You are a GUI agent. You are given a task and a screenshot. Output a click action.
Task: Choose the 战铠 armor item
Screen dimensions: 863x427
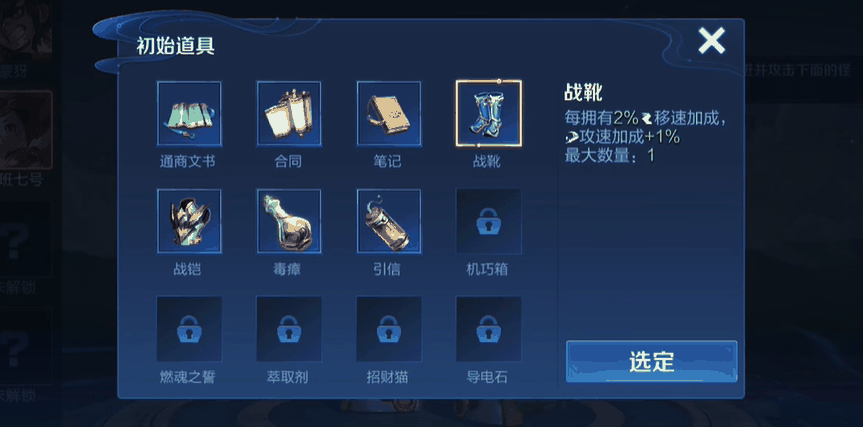point(189,222)
